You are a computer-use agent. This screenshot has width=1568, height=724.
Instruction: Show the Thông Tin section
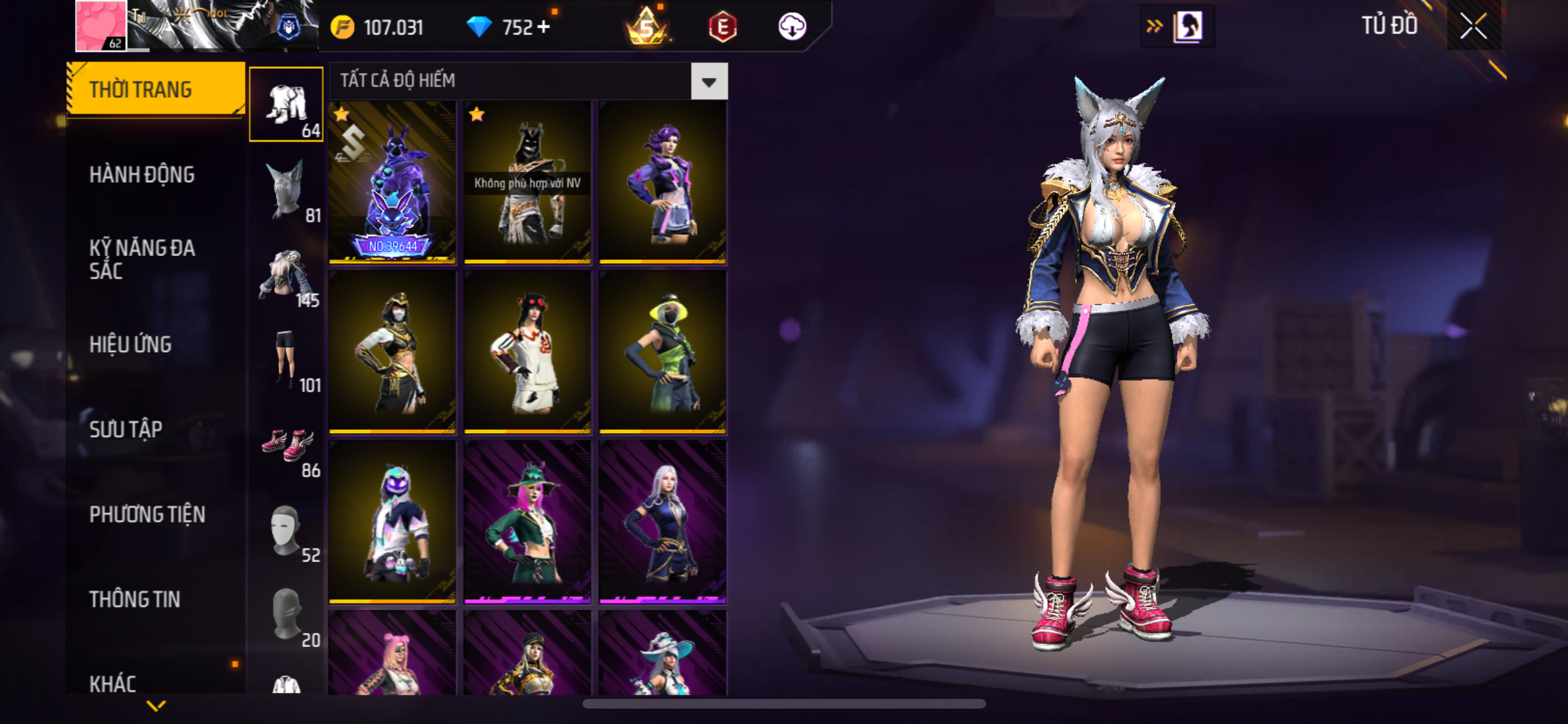[x=135, y=599]
